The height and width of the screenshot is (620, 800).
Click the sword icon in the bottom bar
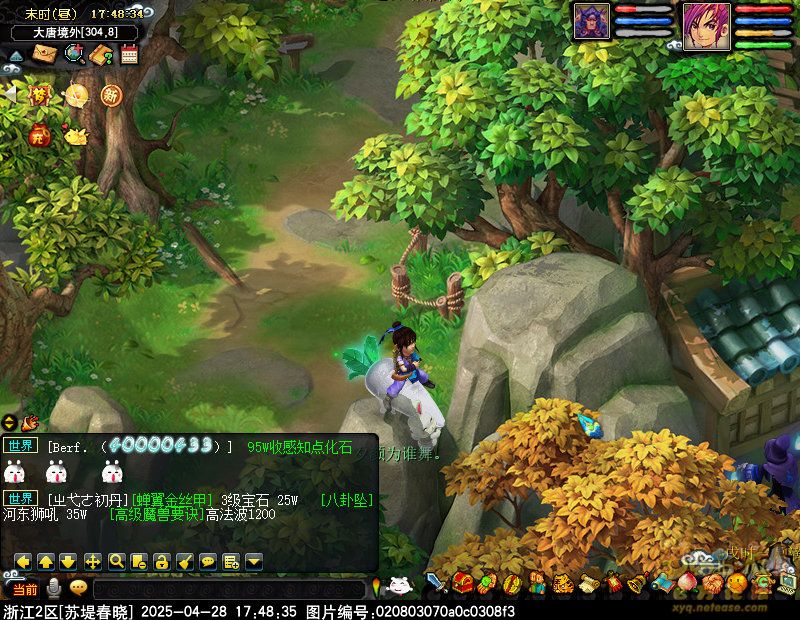(436, 582)
